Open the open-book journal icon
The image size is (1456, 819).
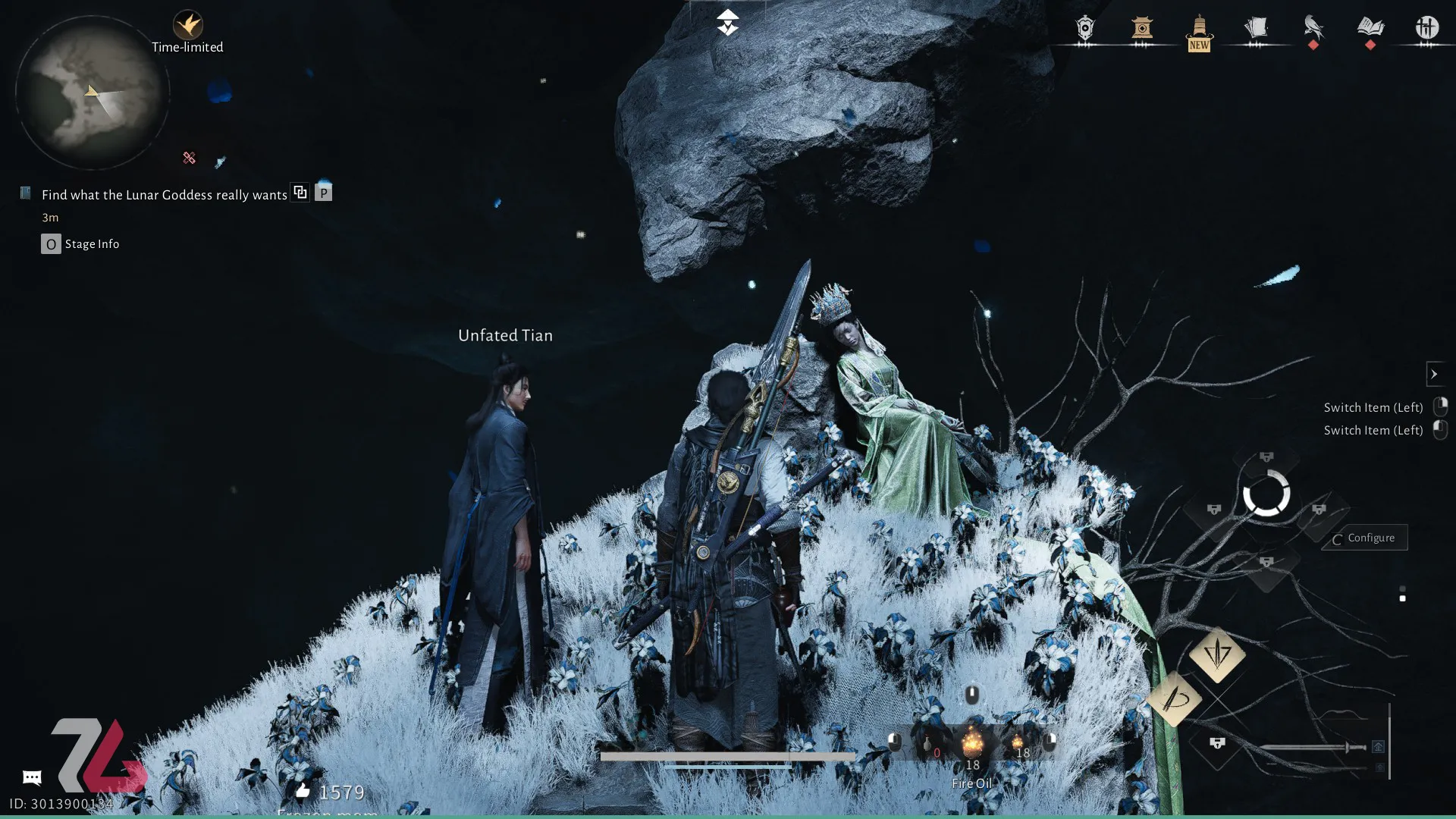pyautogui.click(x=1370, y=29)
